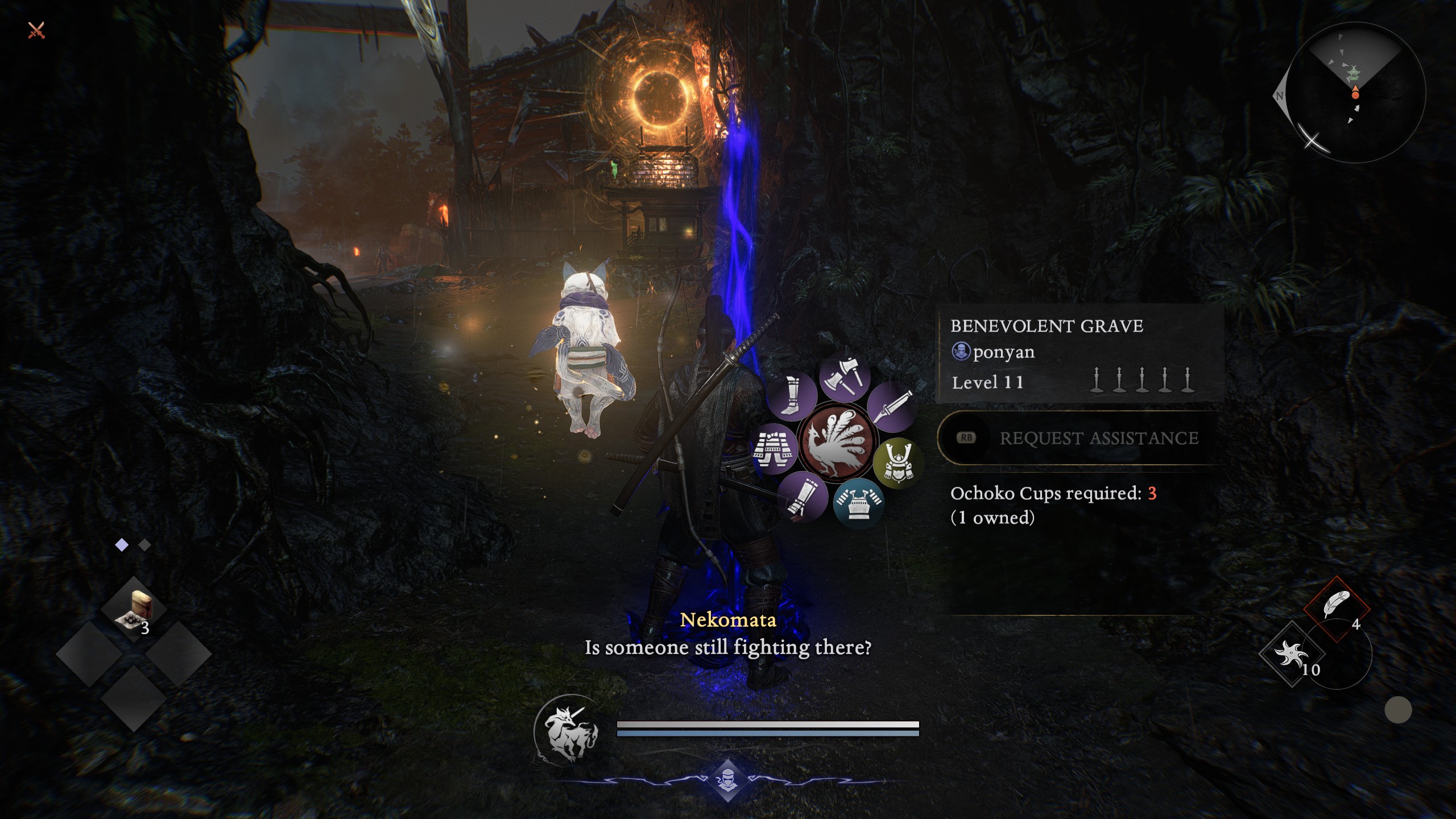Viewport: 1456px width, 819px height.
Task: Choose the leg greaves boot icon
Action: point(791,394)
